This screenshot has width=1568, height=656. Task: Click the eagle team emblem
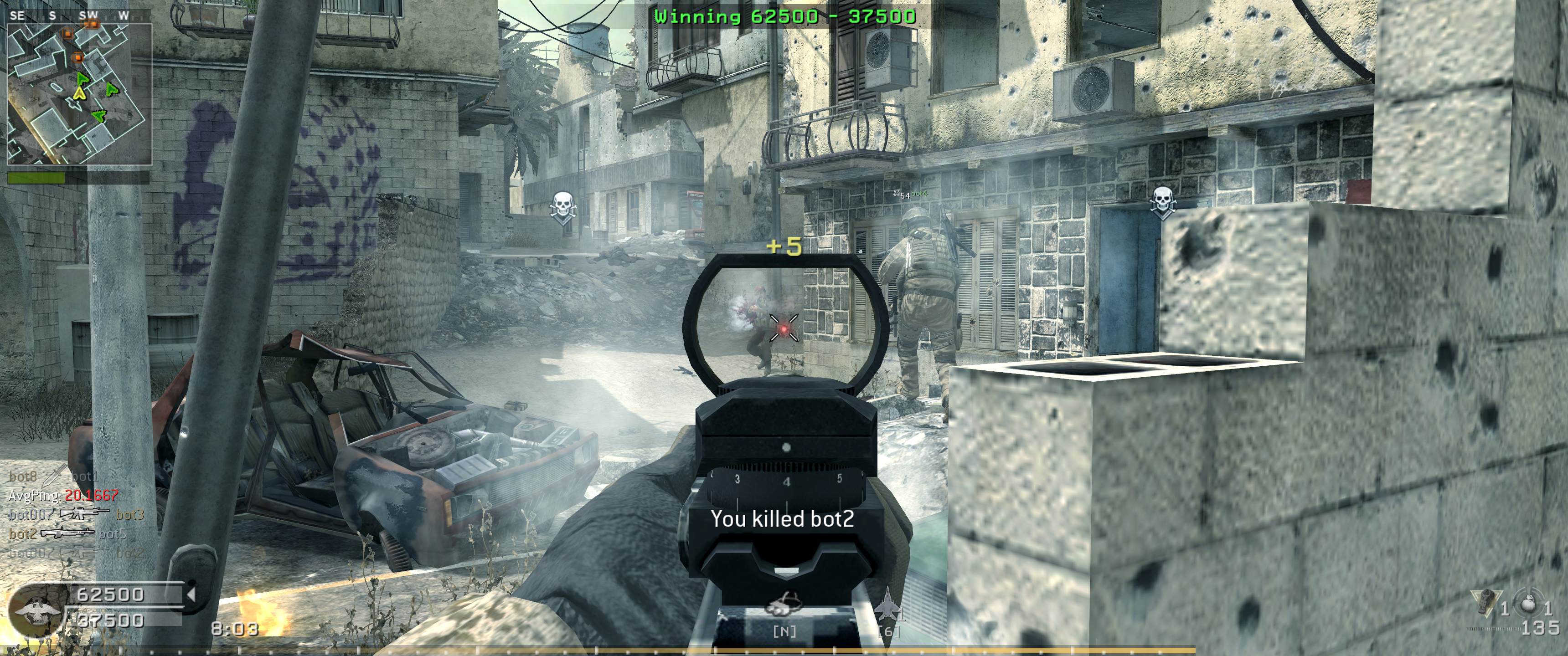(x=36, y=610)
